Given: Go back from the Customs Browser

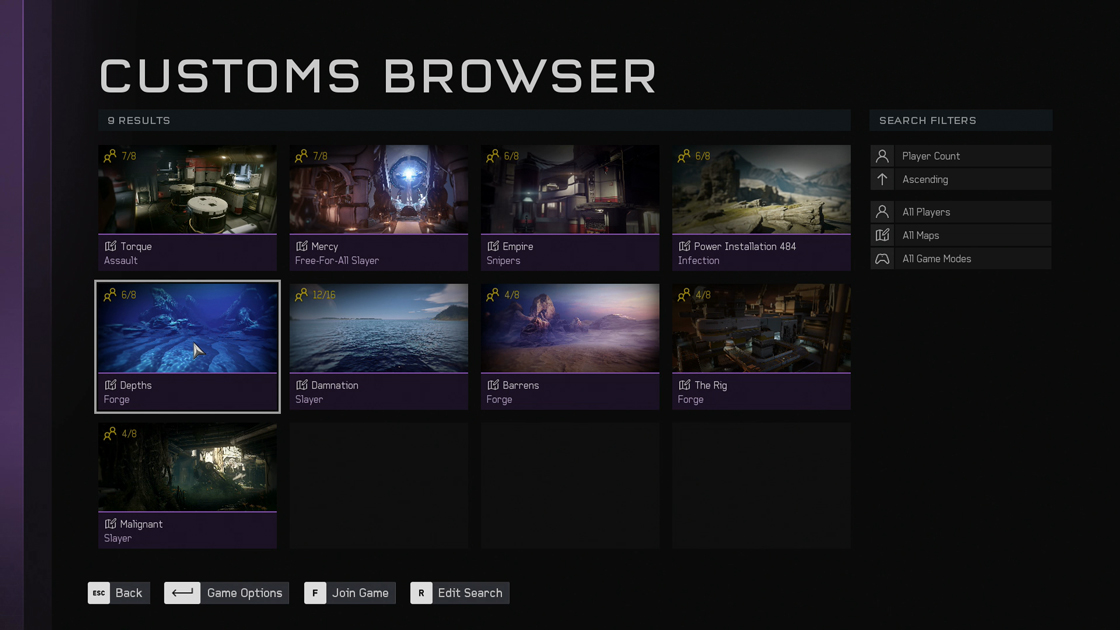Looking at the screenshot, I should 119,593.
